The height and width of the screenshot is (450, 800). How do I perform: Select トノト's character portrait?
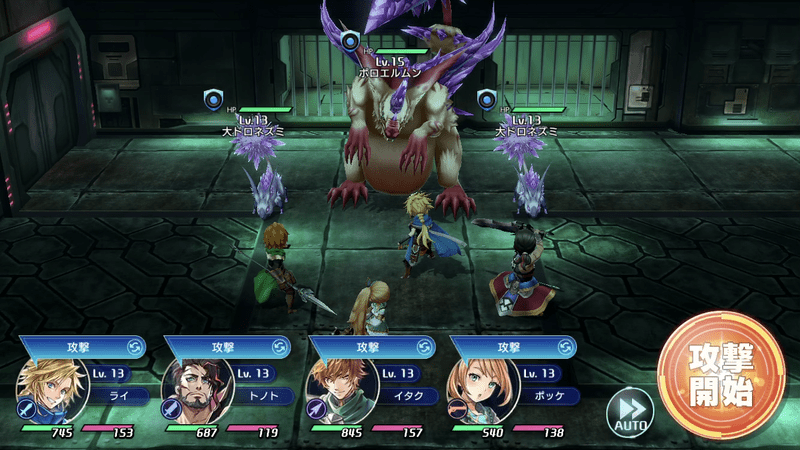[191, 388]
